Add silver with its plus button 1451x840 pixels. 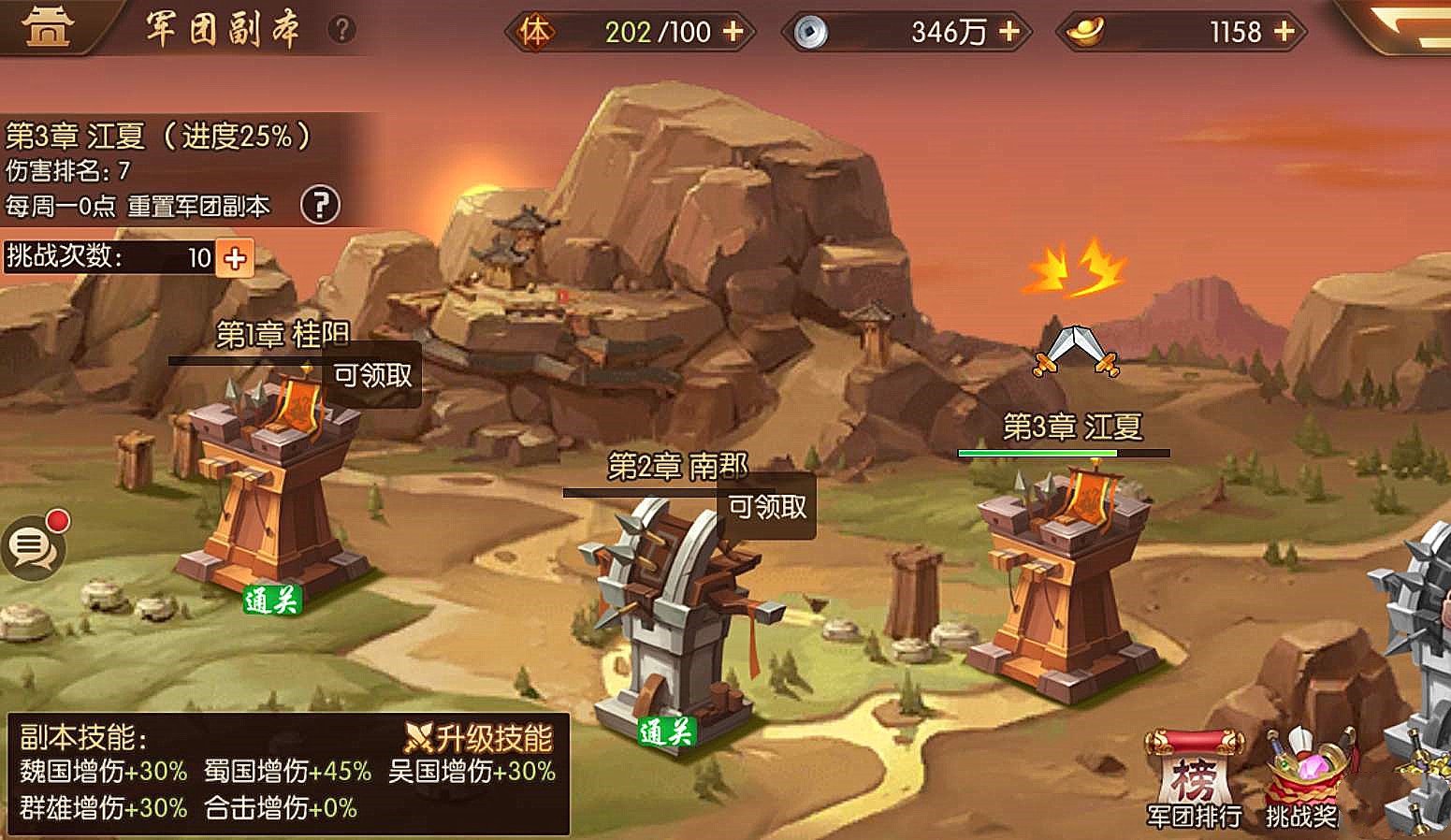click(x=1008, y=31)
